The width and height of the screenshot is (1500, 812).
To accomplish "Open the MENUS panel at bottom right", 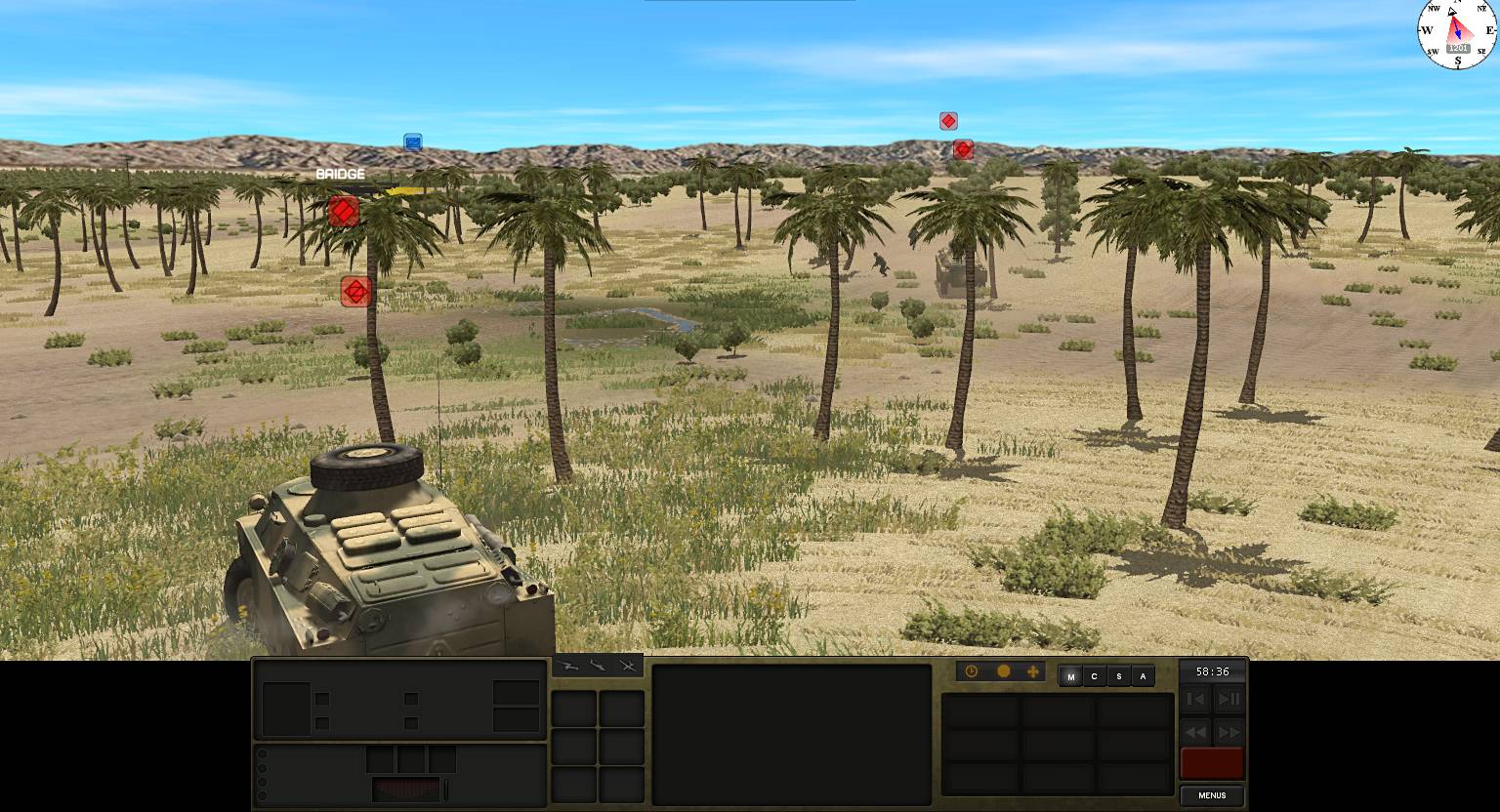I will (1211, 795).
